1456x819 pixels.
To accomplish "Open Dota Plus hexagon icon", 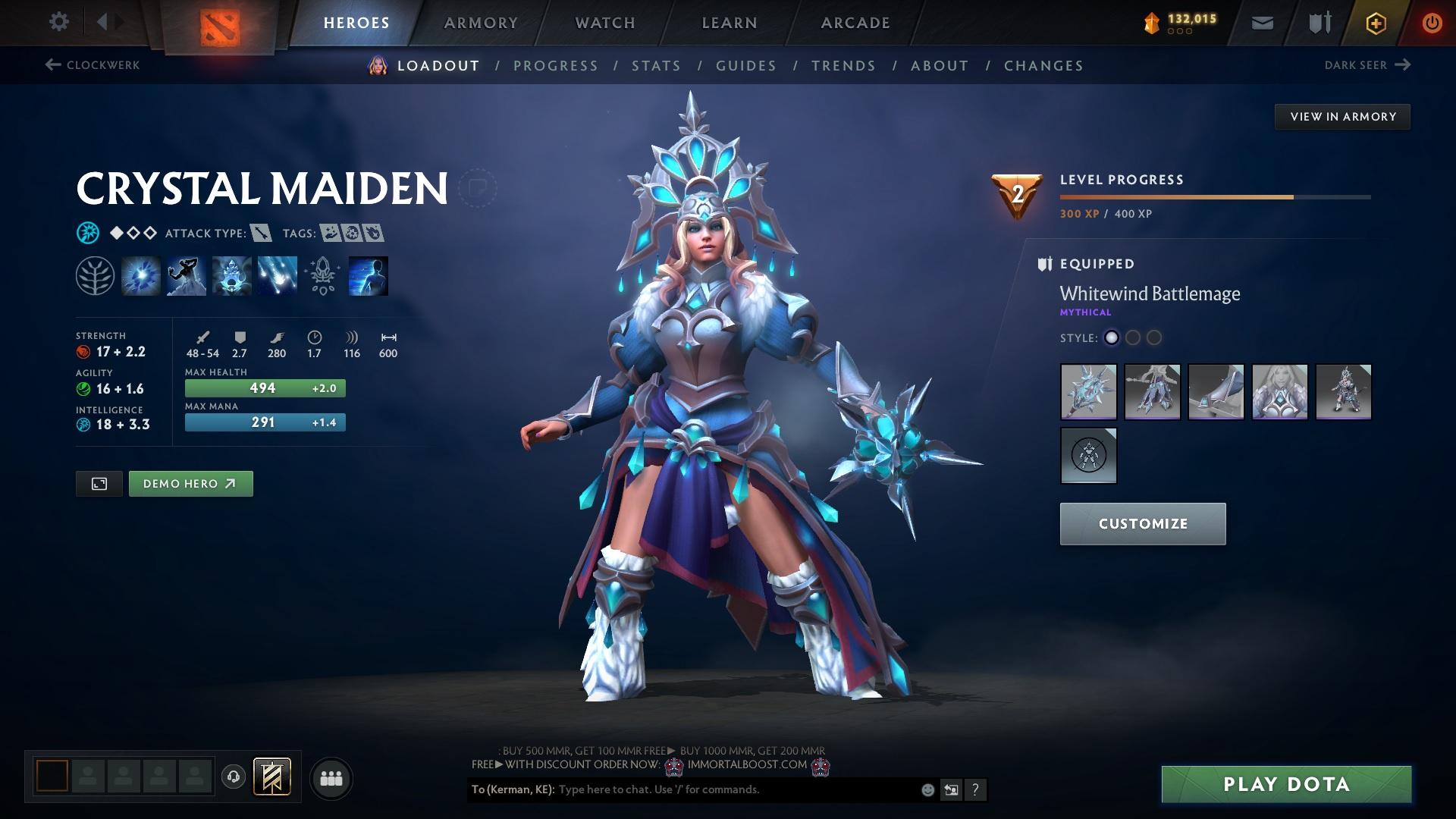I will click(x=1375, y=22).
